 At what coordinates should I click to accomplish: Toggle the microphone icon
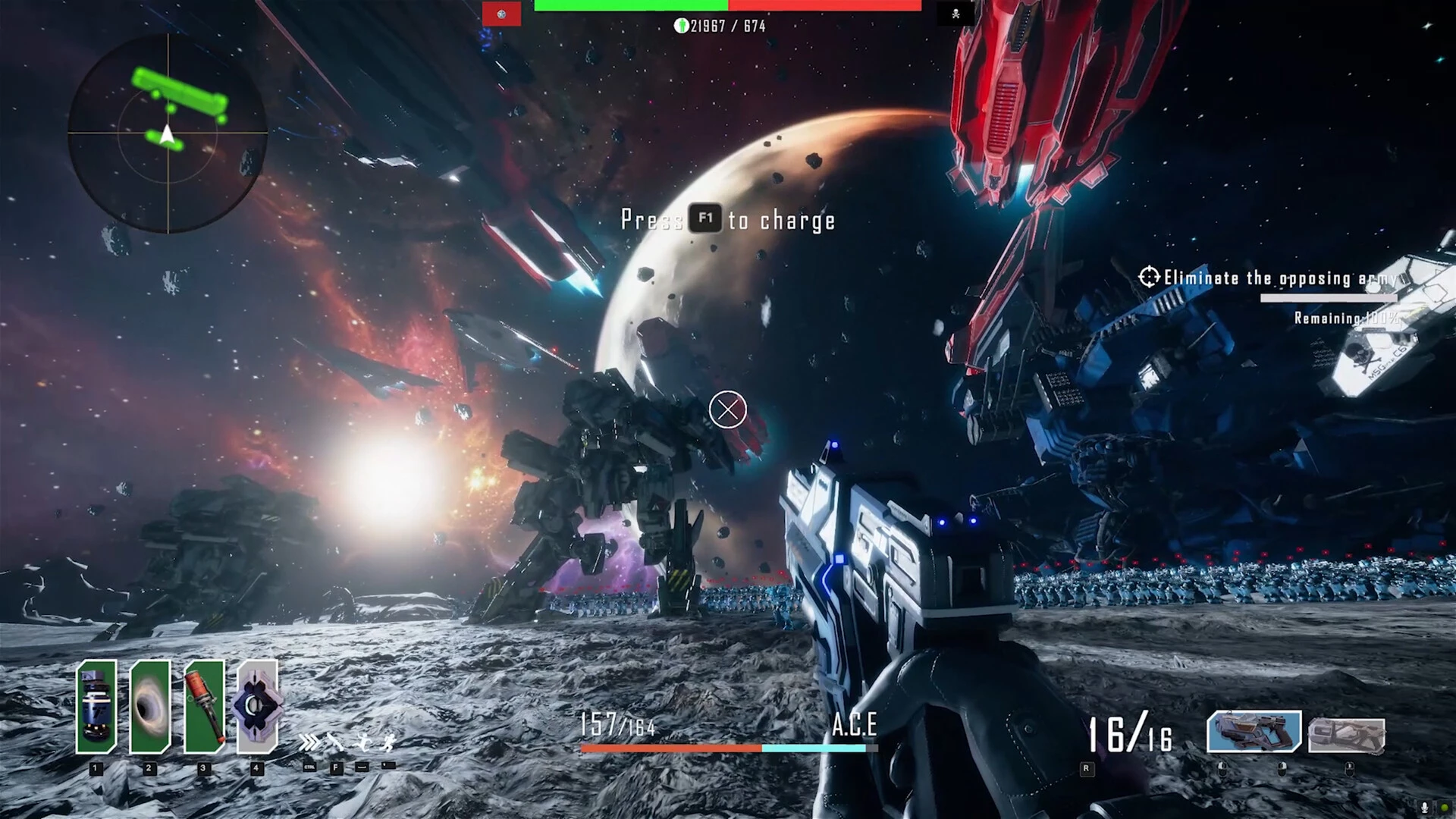coord(1425,808)
